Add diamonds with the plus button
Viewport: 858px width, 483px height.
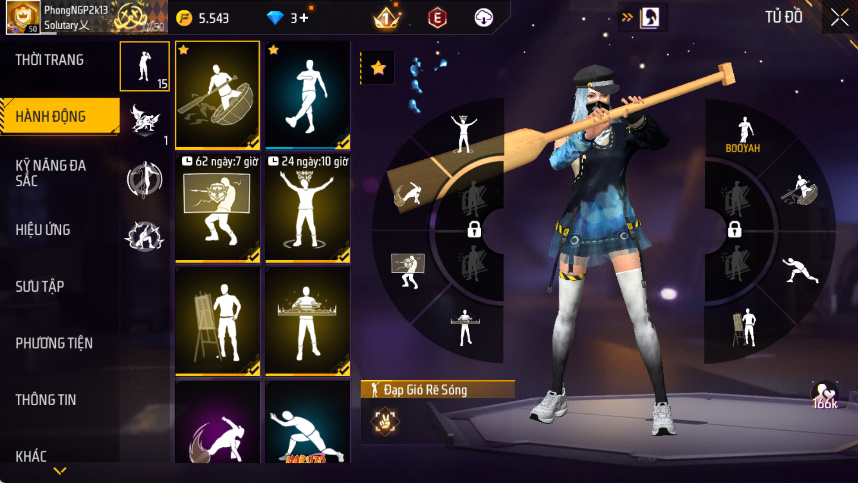coord(304,18)
